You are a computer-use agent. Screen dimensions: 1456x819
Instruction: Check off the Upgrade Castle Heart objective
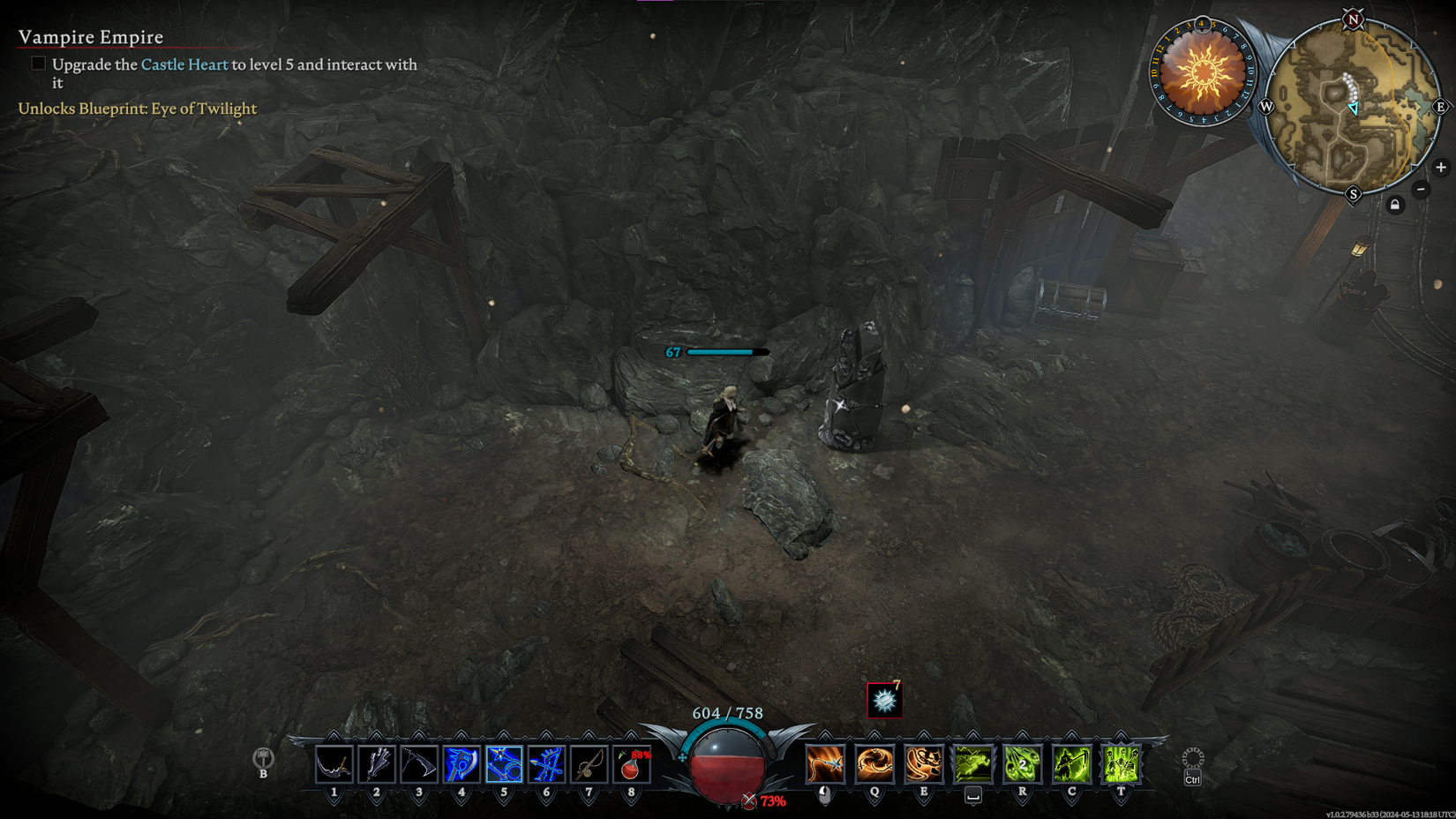pyautogui.click(x=39, y=63)
